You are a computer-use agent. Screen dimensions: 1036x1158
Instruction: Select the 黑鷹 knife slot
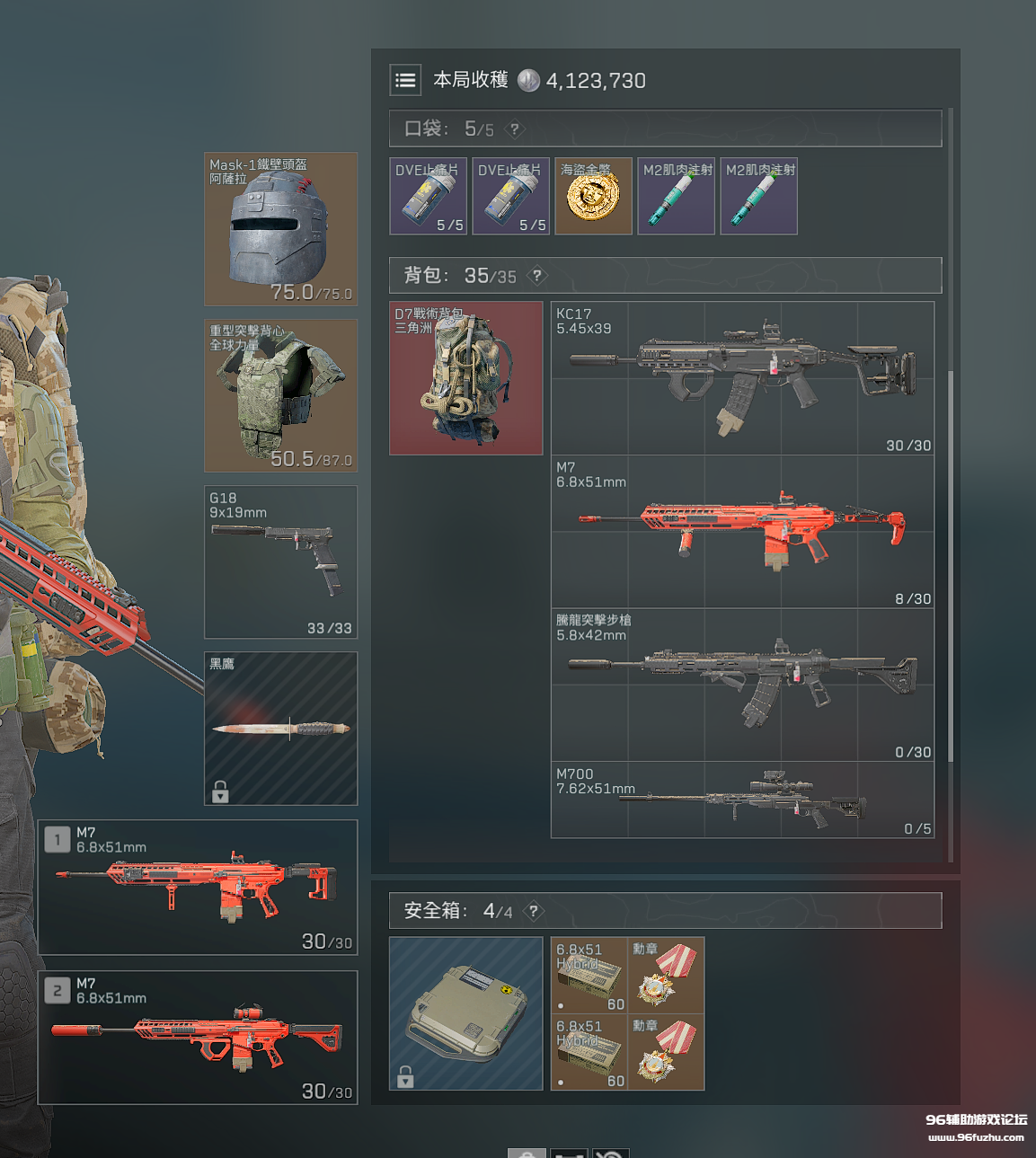(280, 728)
